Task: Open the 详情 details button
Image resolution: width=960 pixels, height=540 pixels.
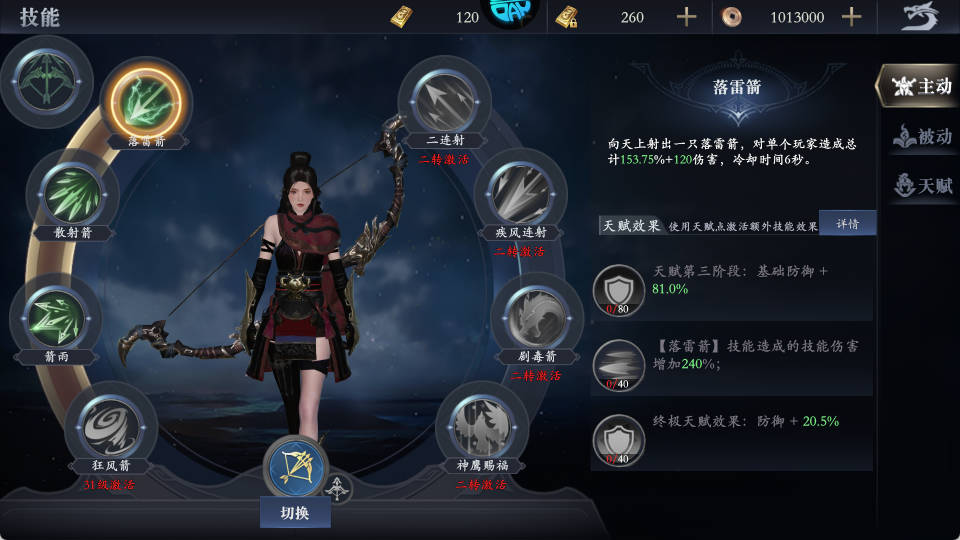Action: click(847, 222)
